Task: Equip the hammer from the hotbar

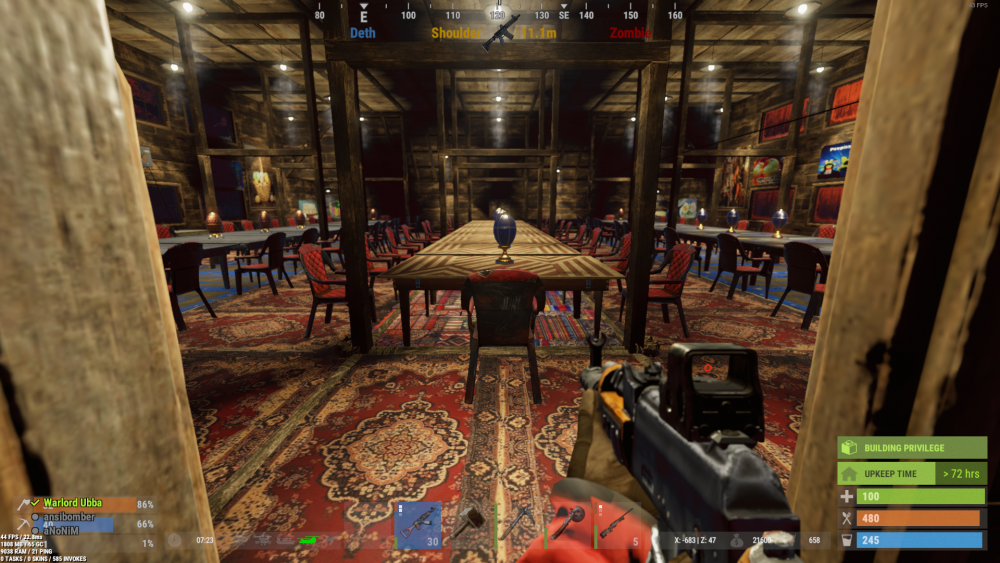Action: [x=468, y=525]
